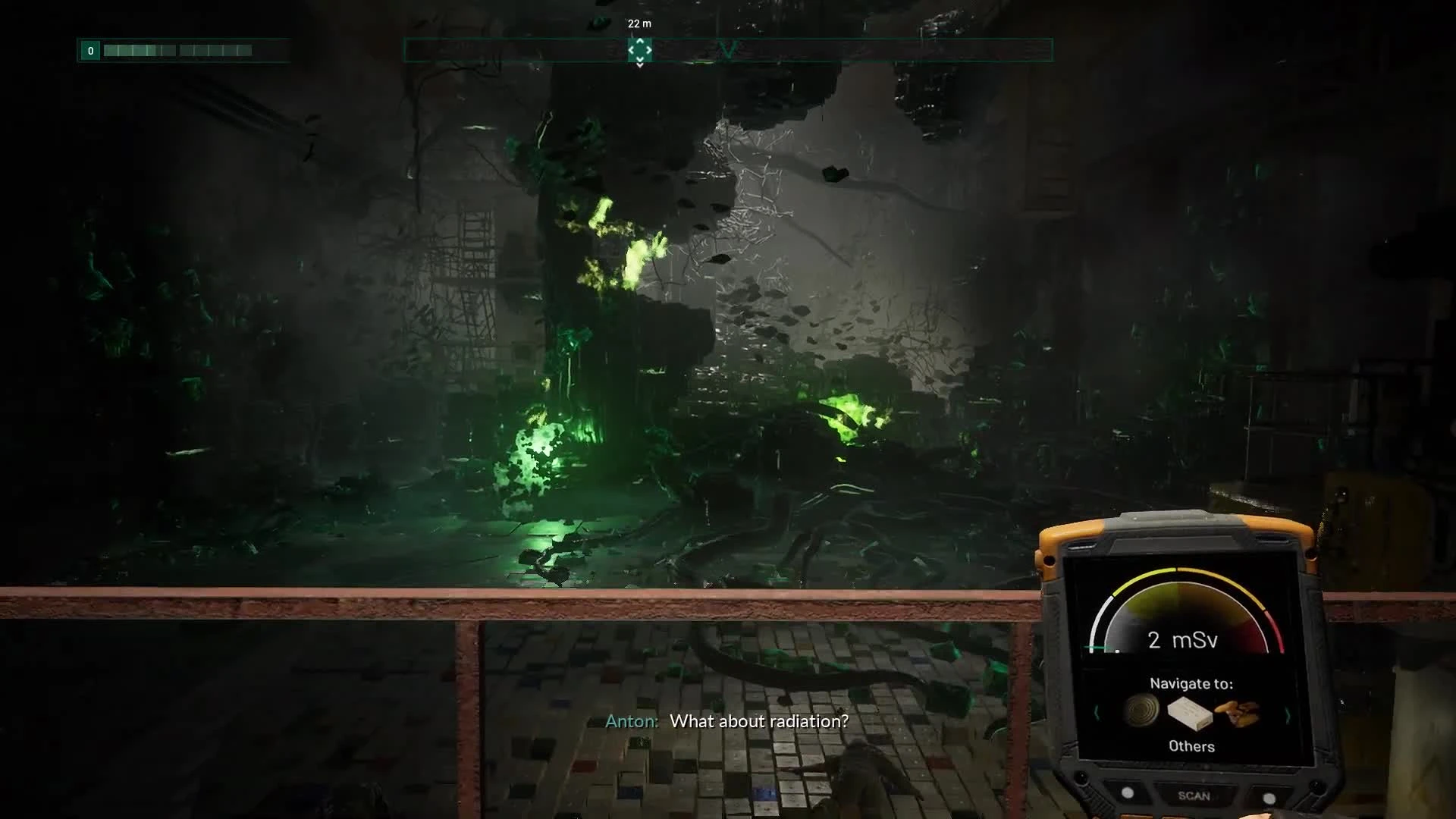Click the ammo counter showing 0
This screenshot has width=1456, height=819.
[x=90, y=50]
